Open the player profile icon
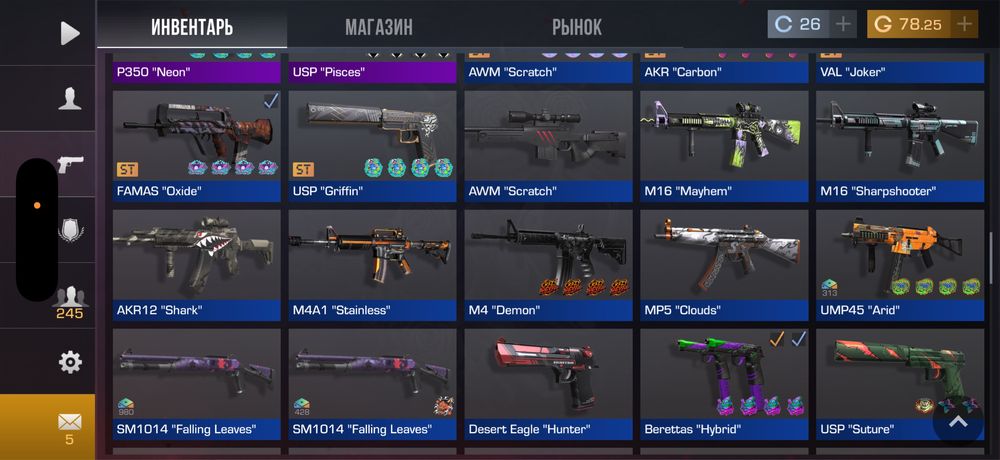1000x460 pixels. (x=69, y=98)
